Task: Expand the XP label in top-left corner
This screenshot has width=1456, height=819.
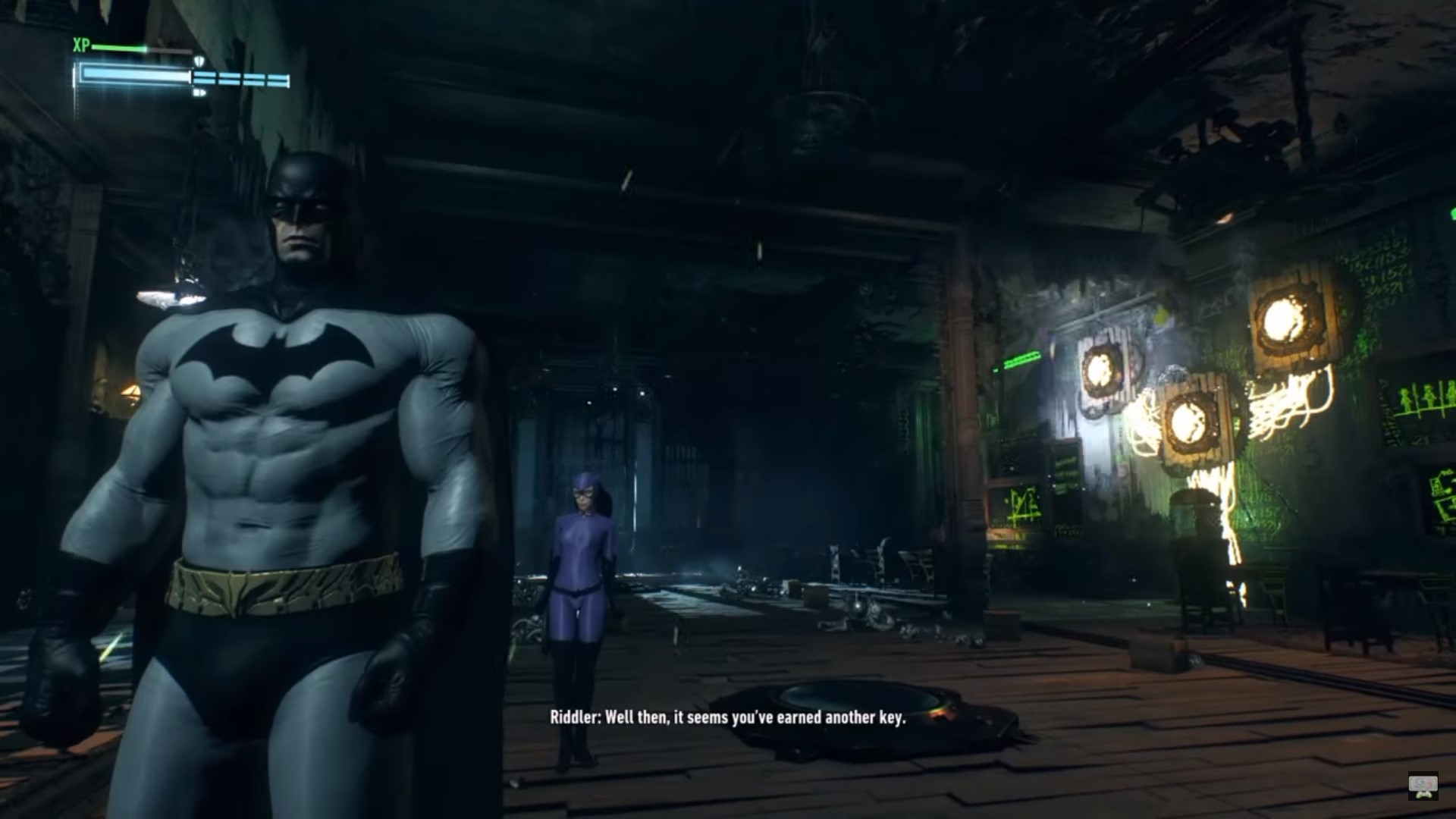Action: point(80,44)
